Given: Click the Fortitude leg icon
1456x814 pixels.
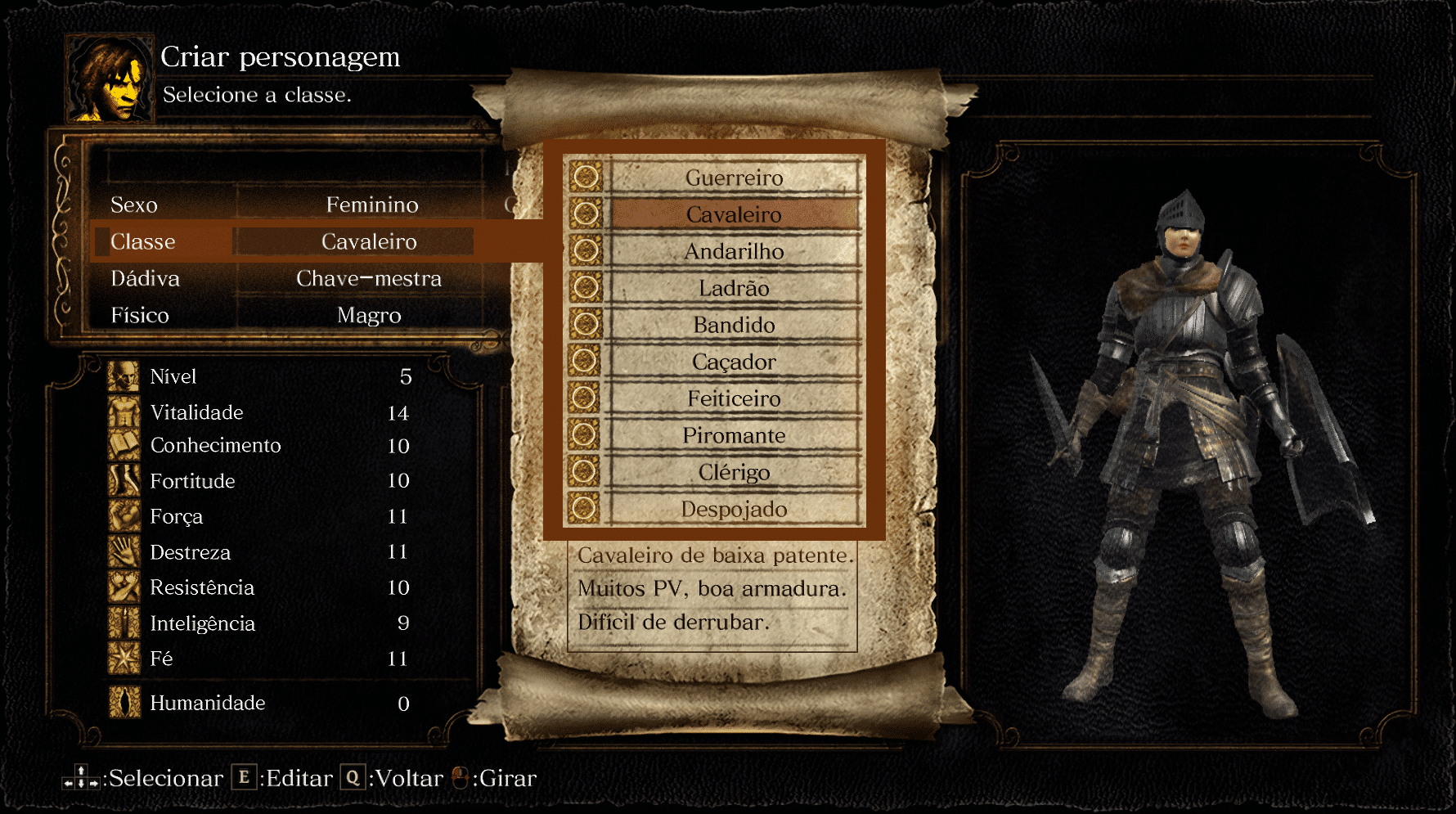Looking at the screenshot, I should coord(124,482).
